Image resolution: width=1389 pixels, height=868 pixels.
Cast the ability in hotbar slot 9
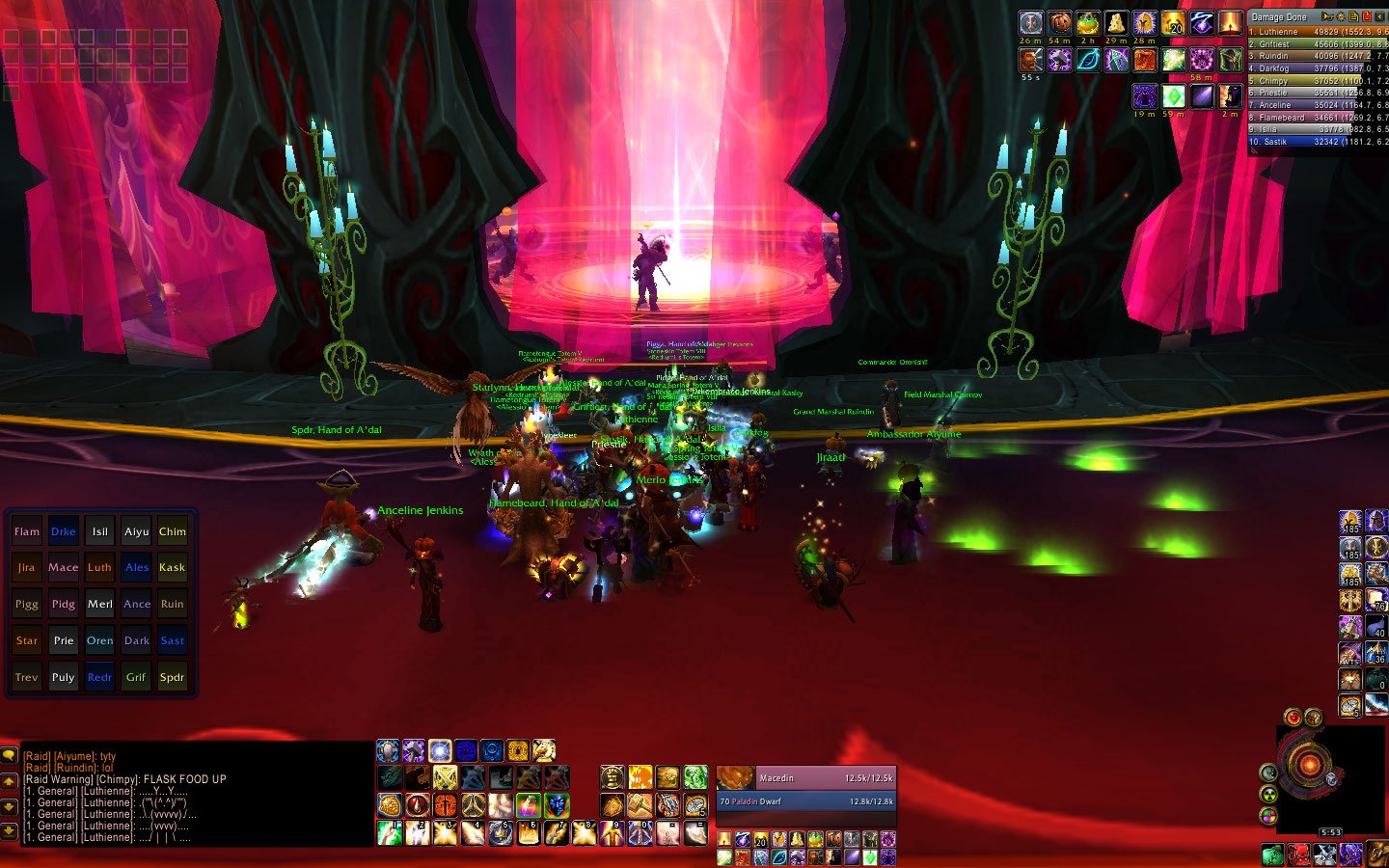click(x=613, y=833)
